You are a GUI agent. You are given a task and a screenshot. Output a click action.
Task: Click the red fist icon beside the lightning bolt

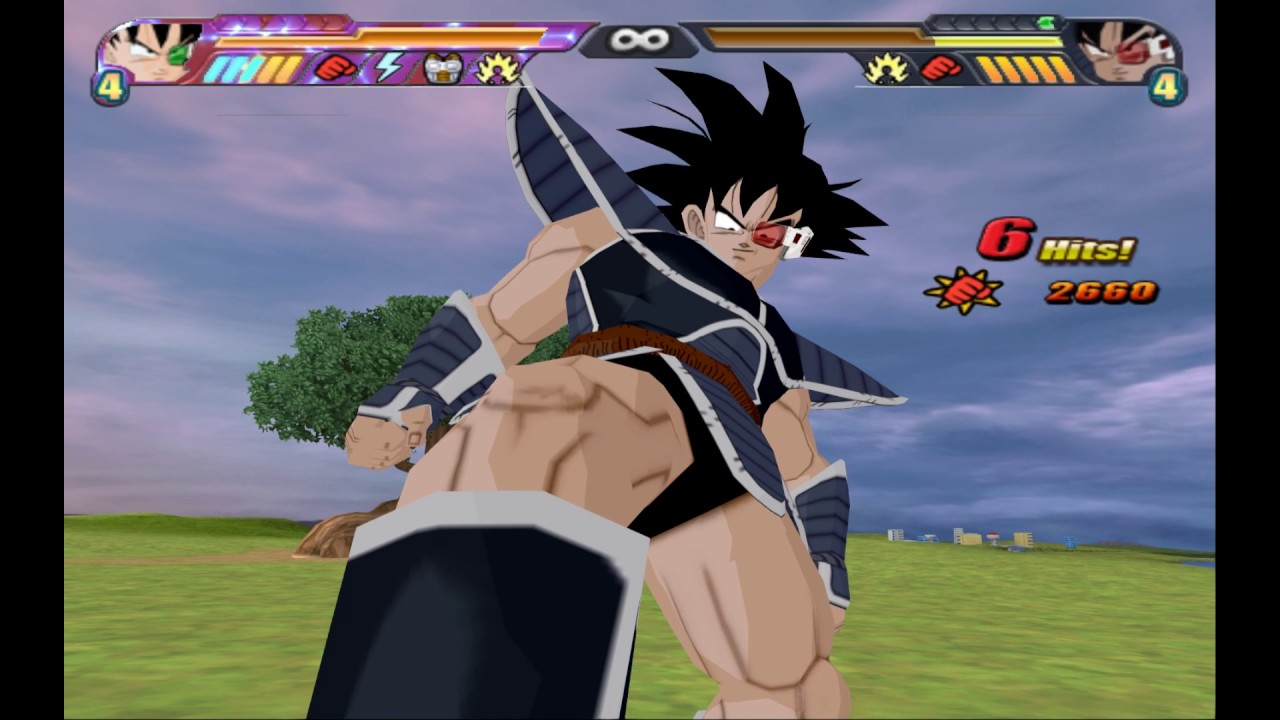coord(336,68)
